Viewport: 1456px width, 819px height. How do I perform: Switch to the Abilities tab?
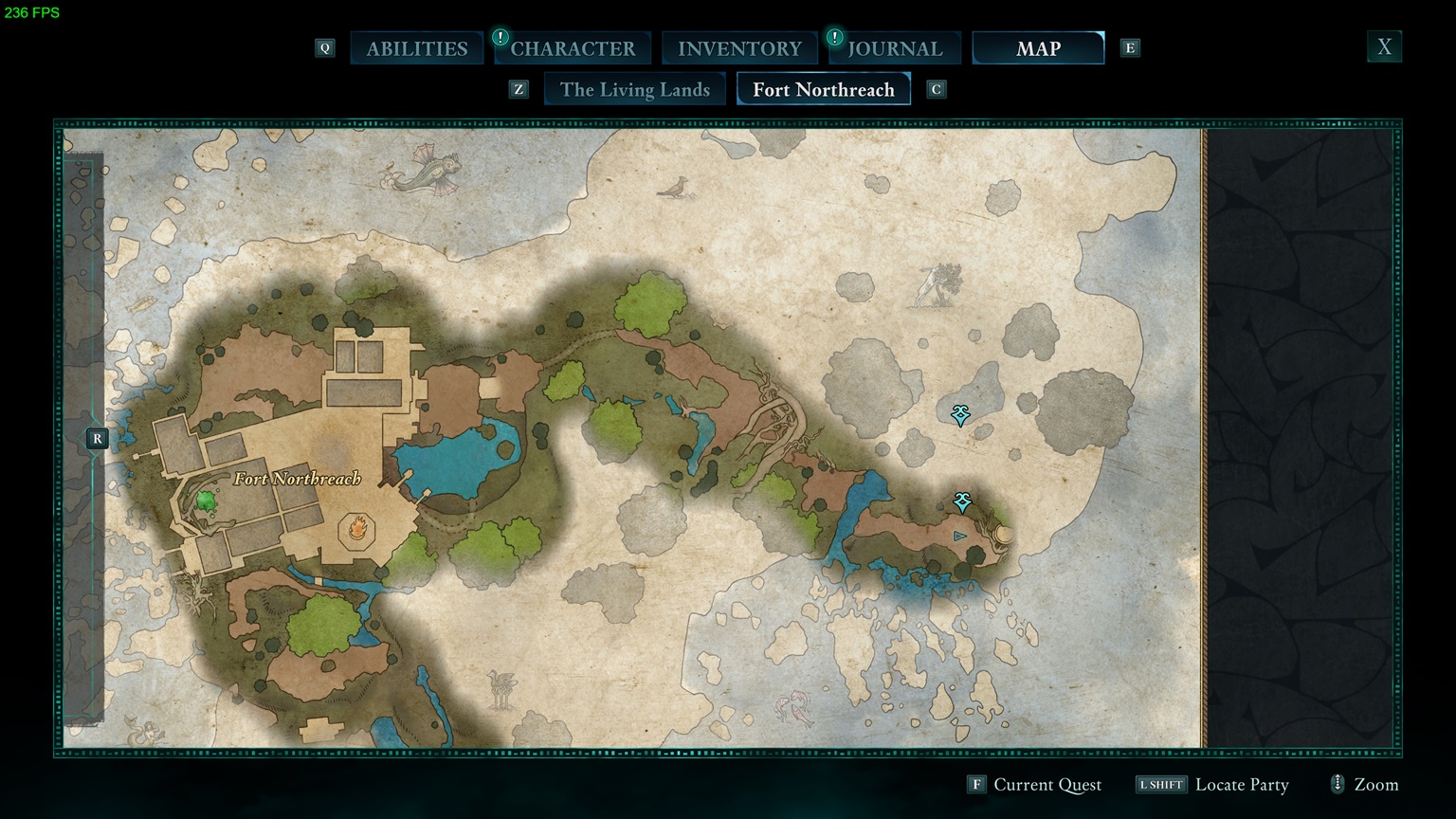pyautogui.click(x=417, y=48)
